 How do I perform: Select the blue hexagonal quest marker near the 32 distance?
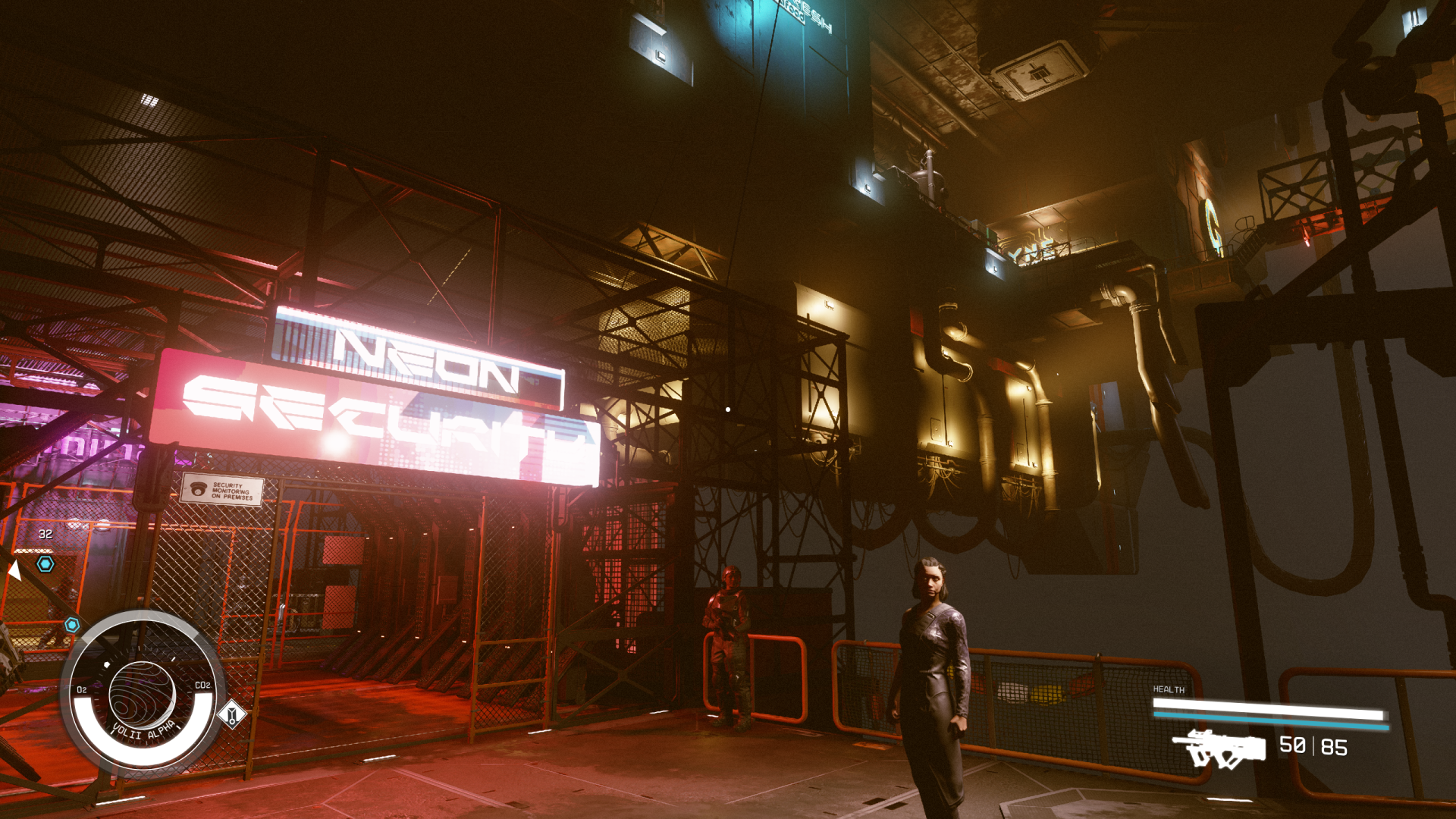click(44, 563)
